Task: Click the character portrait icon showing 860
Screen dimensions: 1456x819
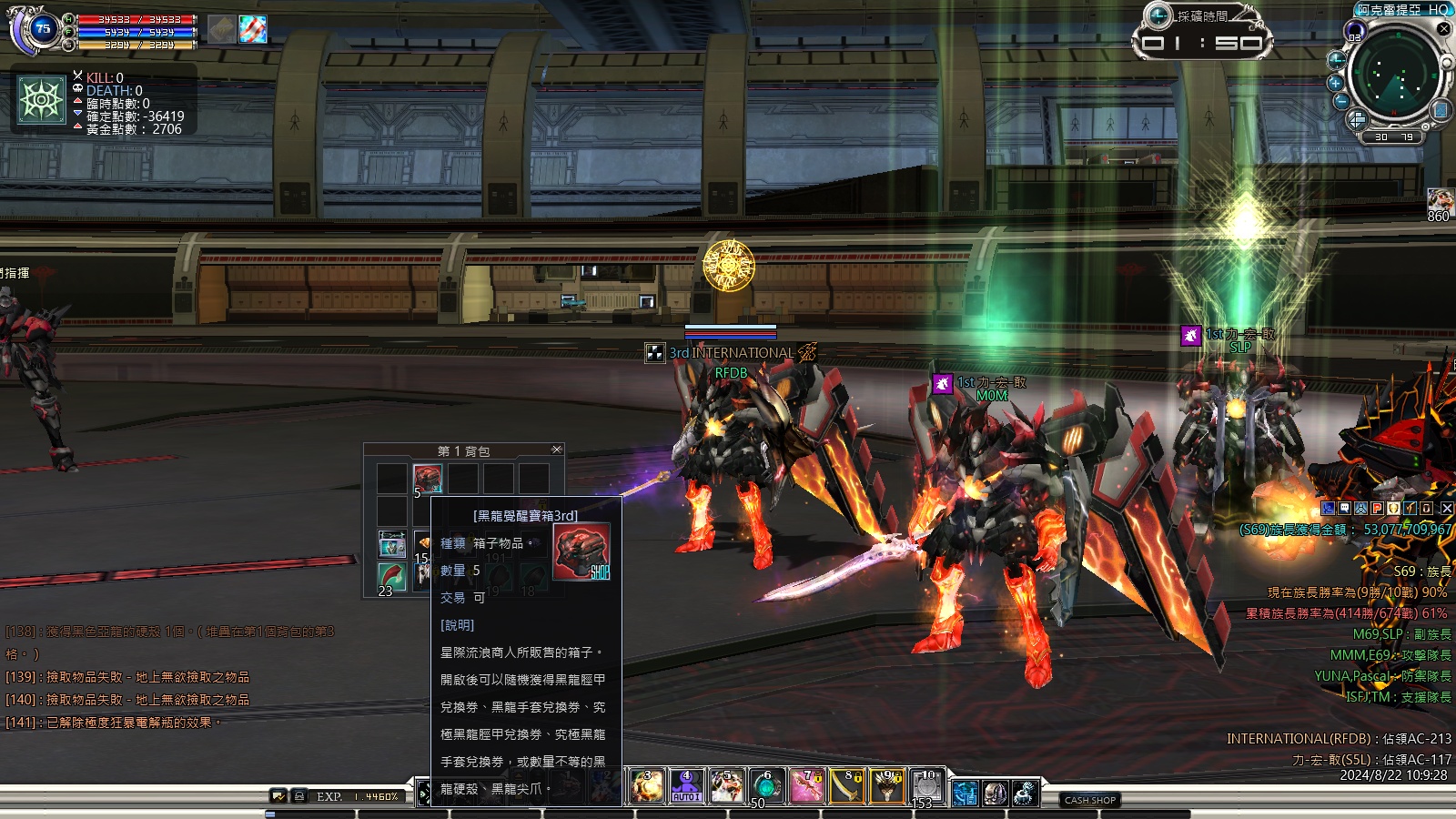Action: click(1439, 200)
